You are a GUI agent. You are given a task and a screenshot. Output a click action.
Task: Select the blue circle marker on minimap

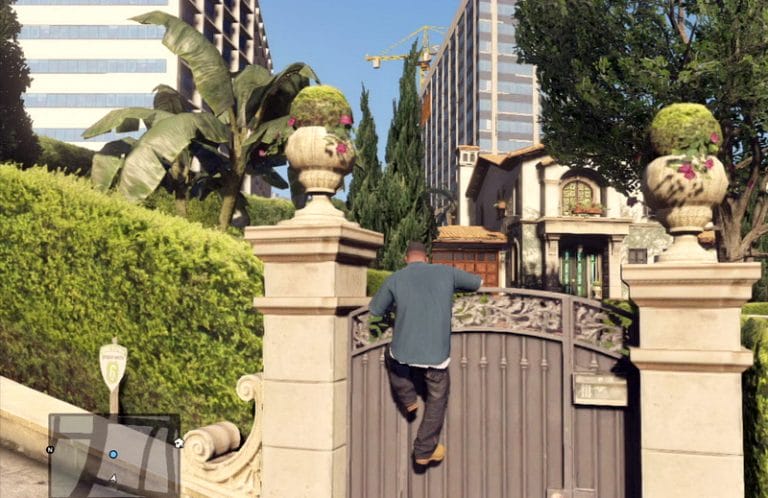coord(113,454)
